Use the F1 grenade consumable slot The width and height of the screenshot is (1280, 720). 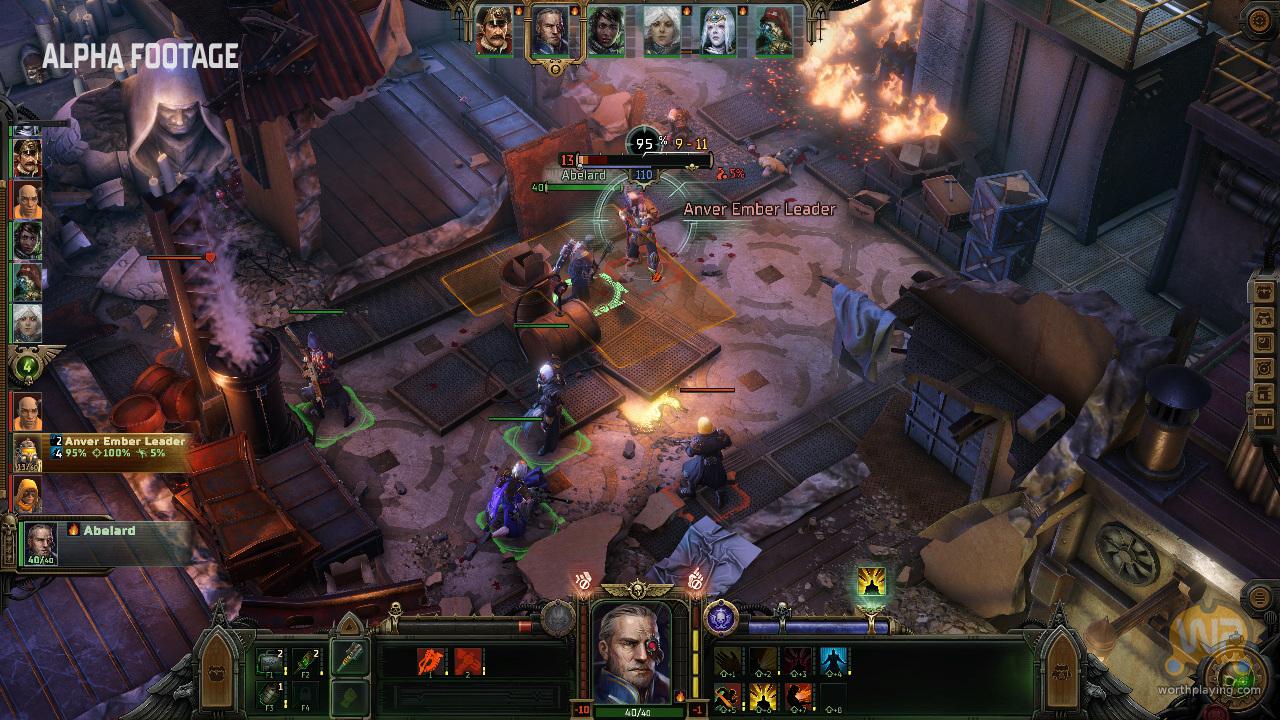[272, 660]
